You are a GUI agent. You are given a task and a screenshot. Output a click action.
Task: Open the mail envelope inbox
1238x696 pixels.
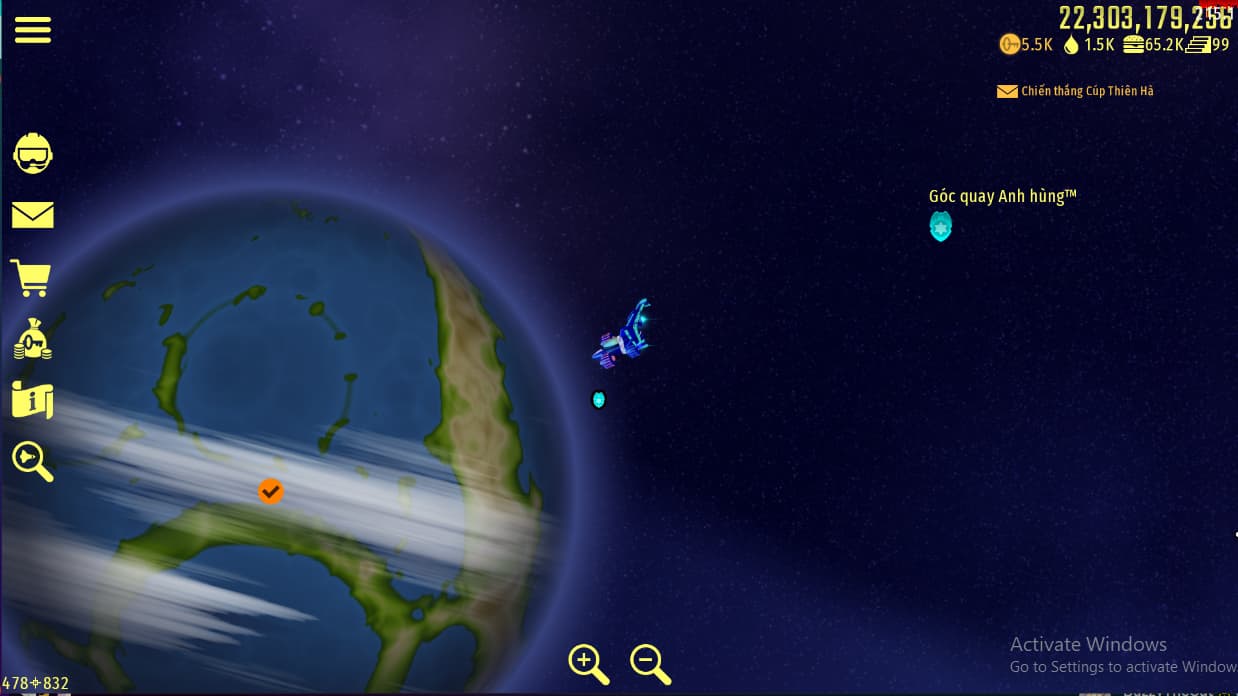(x=32, y=215)
